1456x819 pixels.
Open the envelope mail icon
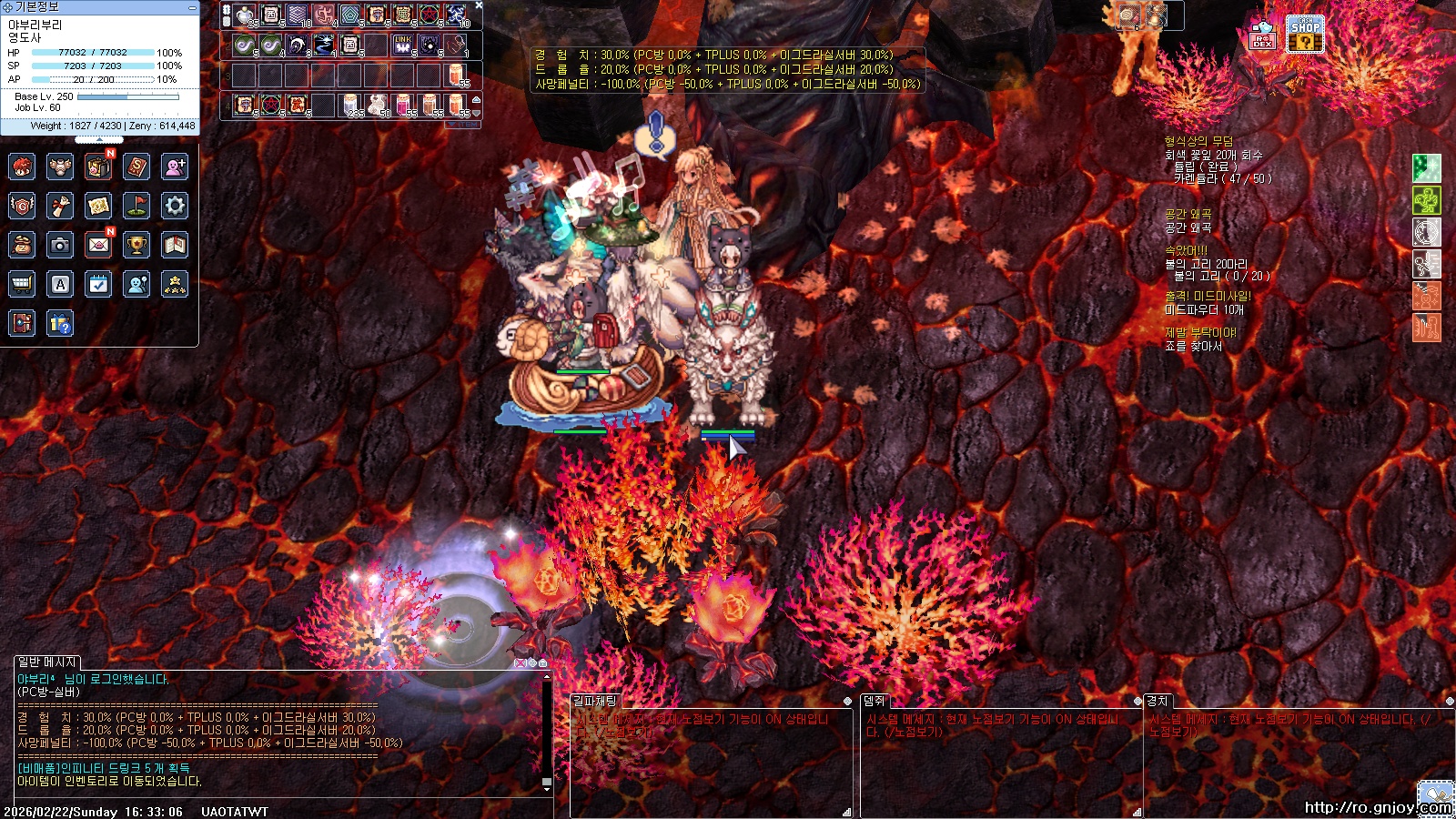[x=98, y=245]
